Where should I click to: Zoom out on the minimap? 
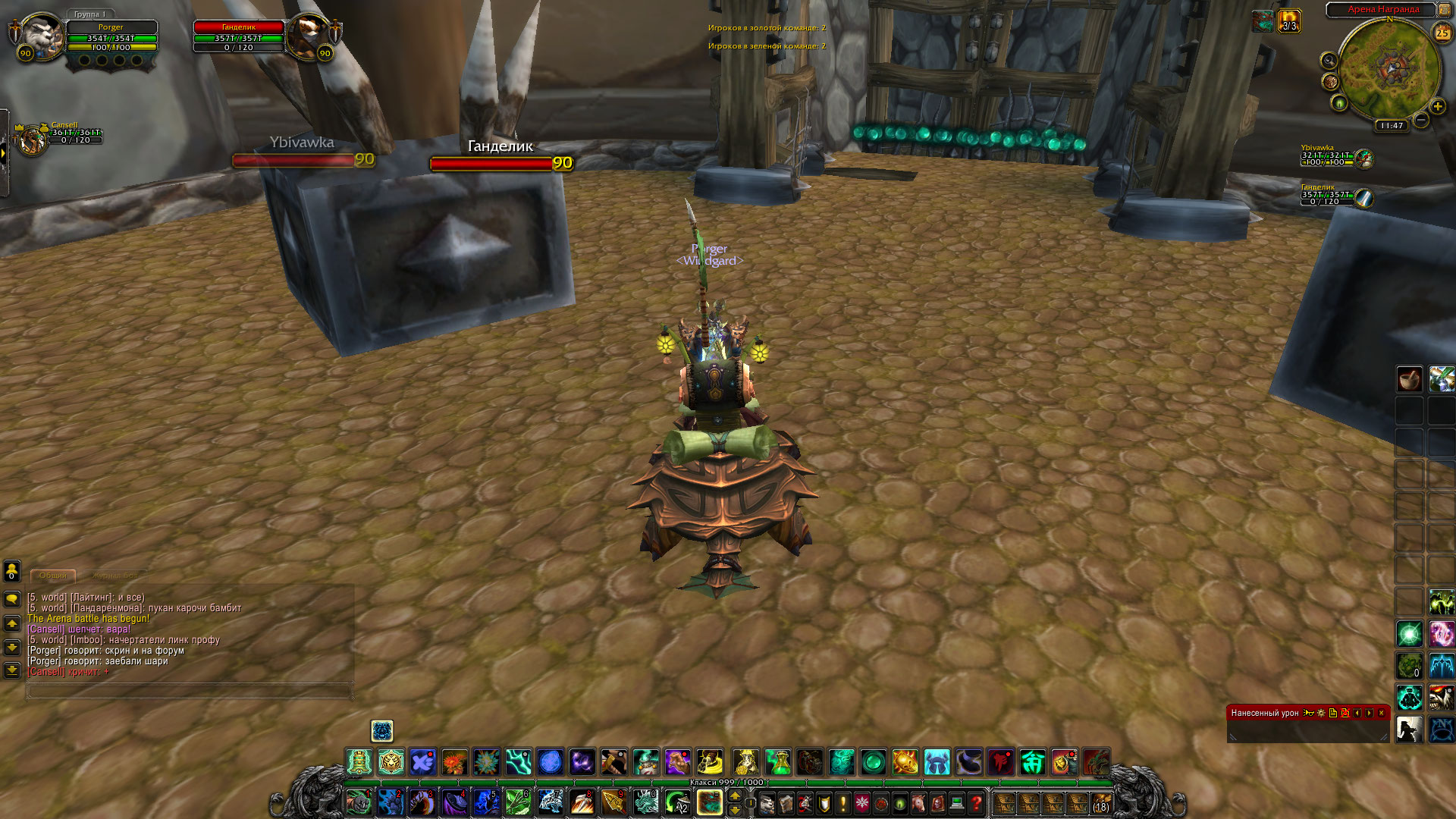tap(1421, 120)
